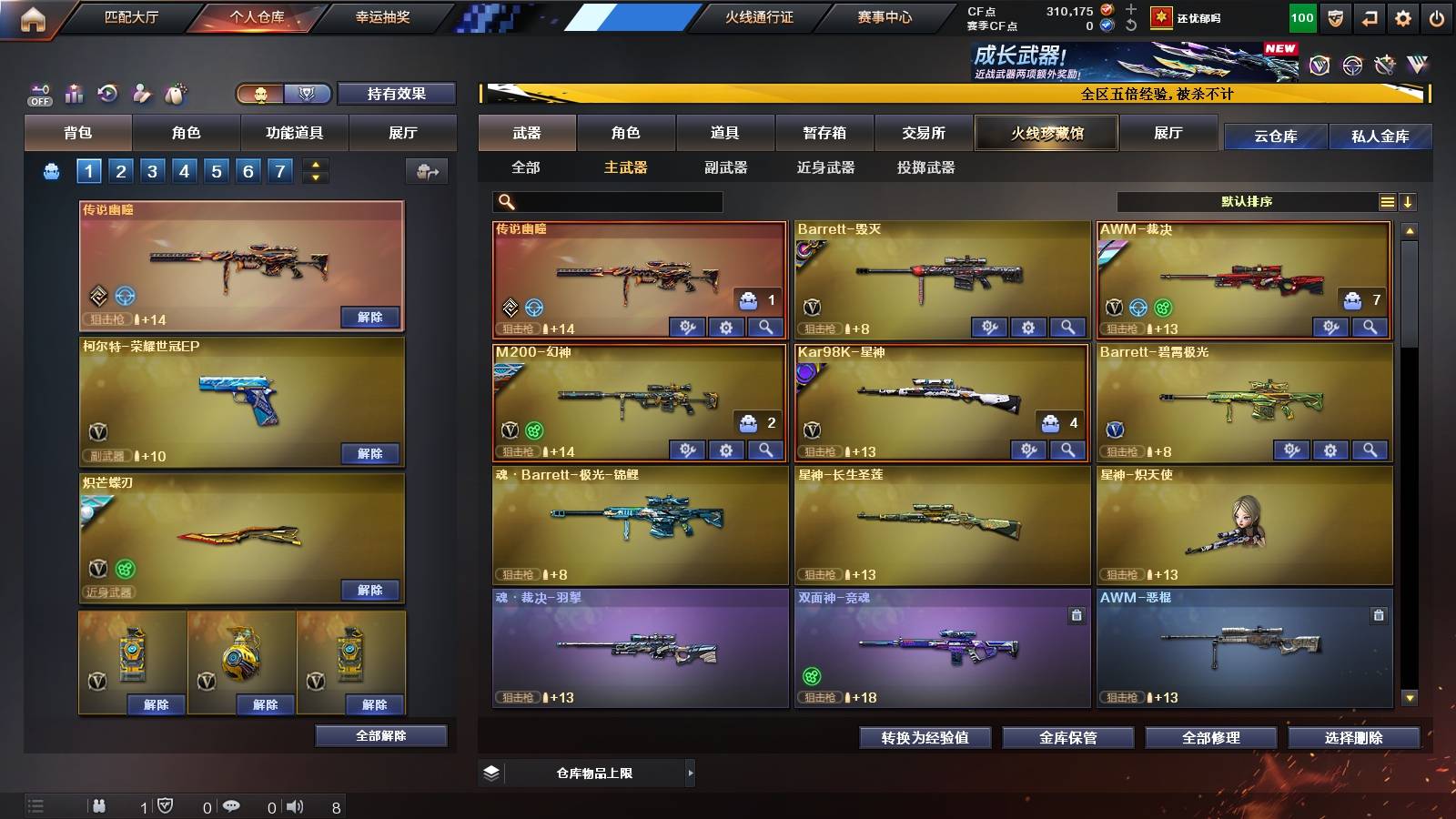Click the 全部解除 button under the backpack
Viewport: 1456px width, 819px height.
(x=379, y=735)
